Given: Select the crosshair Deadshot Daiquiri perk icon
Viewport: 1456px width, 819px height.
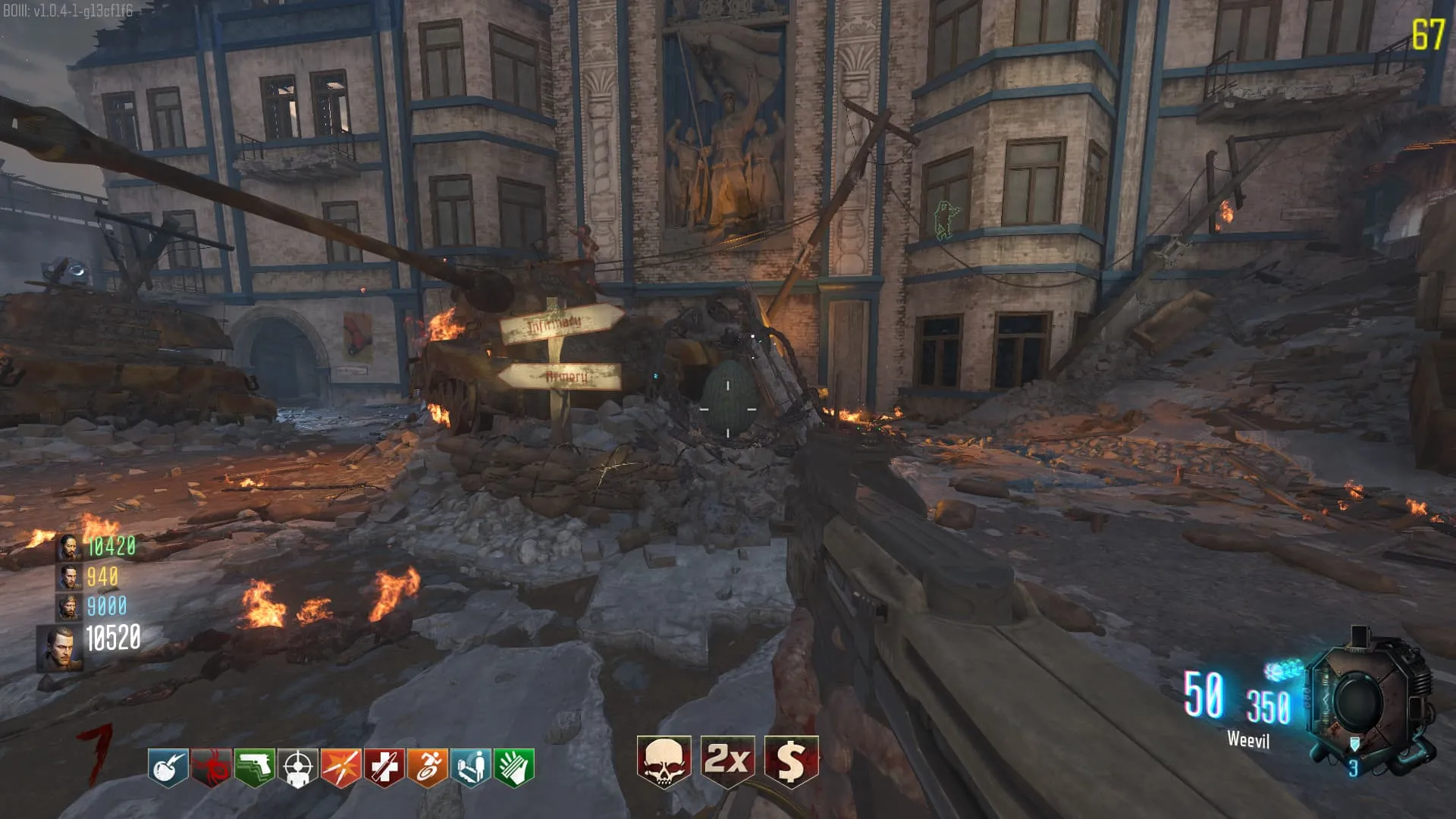Looking at the screenshot, I should pyautogui.click(x=297, y=767).
